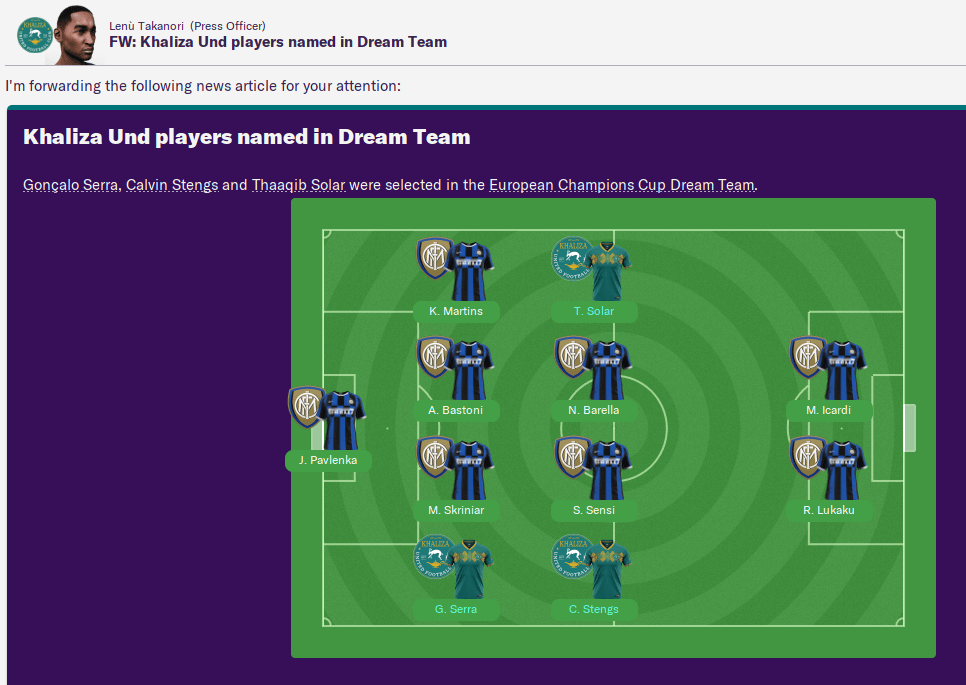This screenshot has width=966, height=685.
Task: Open the Thaaqib Solar link in article text
Action: click(x=298, y=185)
